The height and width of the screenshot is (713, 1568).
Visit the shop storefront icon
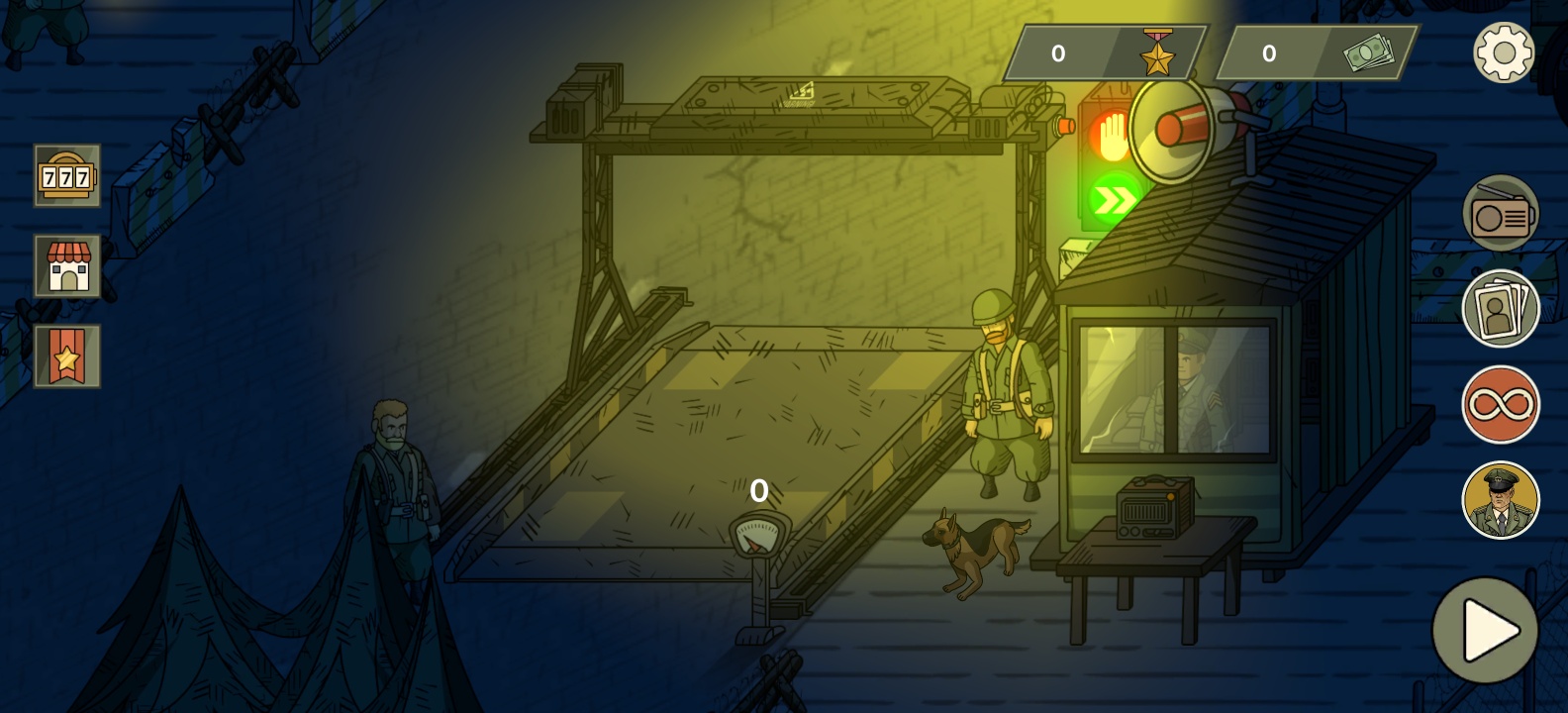point(67,266)
